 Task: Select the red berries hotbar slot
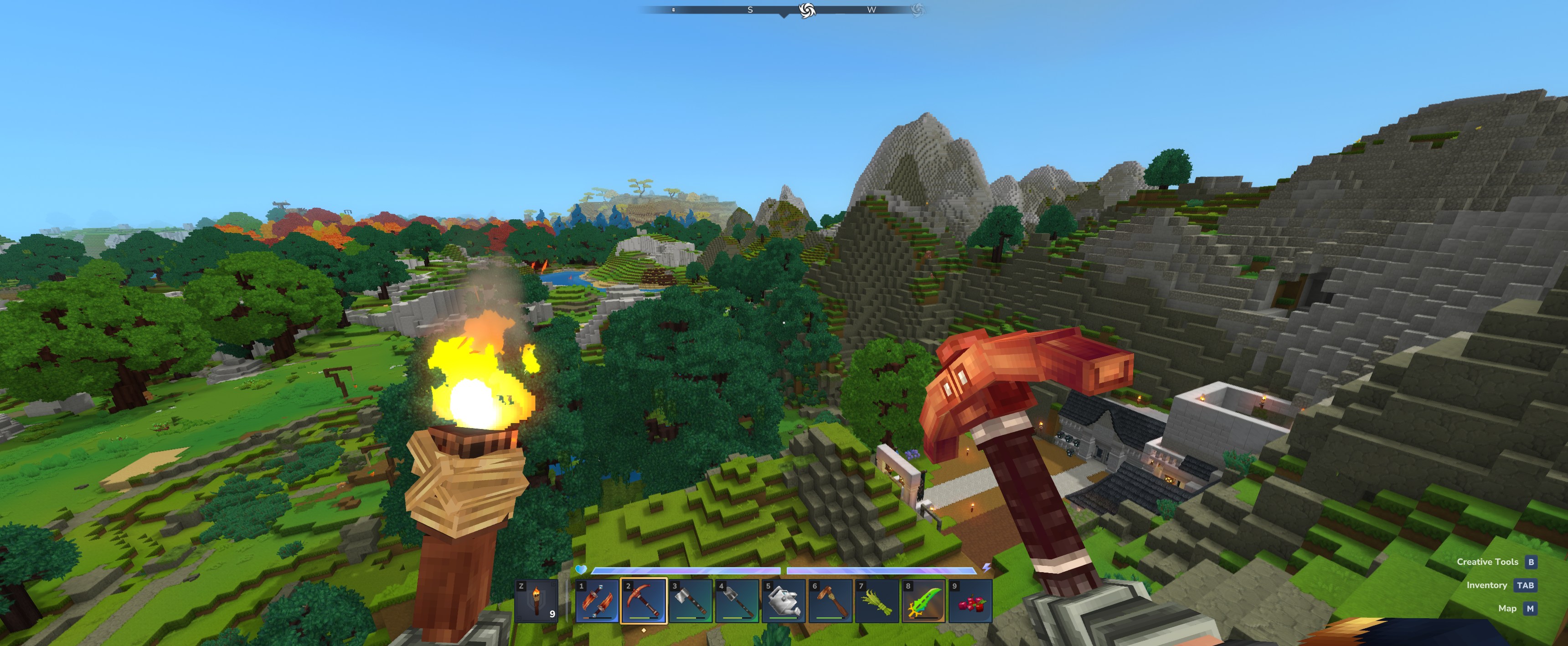(971, 601)
